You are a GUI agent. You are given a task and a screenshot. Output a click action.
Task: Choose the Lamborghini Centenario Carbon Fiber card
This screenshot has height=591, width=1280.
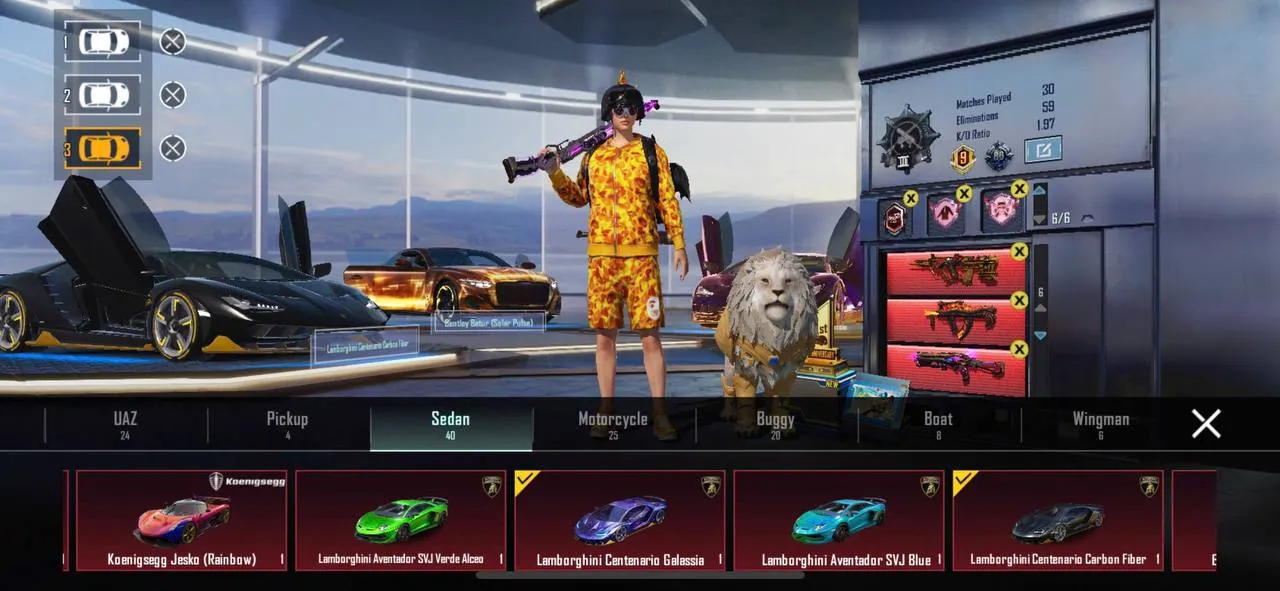[x=1058, y=520]
